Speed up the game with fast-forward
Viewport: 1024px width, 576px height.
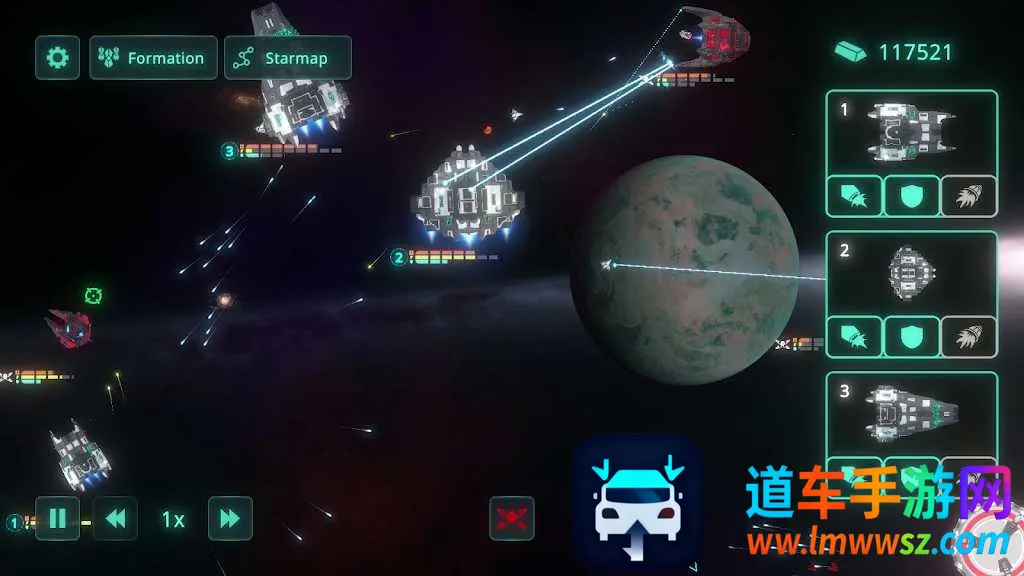[230, 518]
